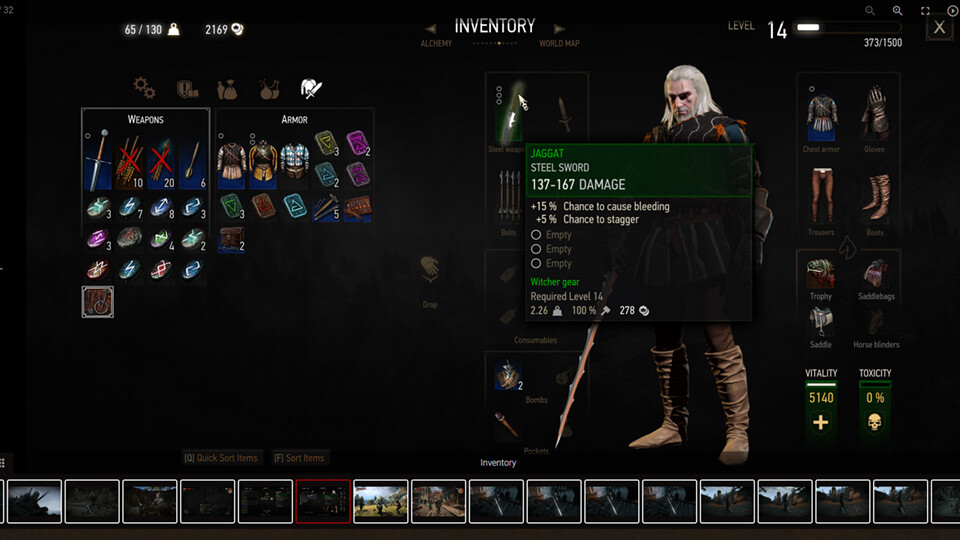The image size is (960, 540).
Task: Click the Sort Items button
Action: 298,458
